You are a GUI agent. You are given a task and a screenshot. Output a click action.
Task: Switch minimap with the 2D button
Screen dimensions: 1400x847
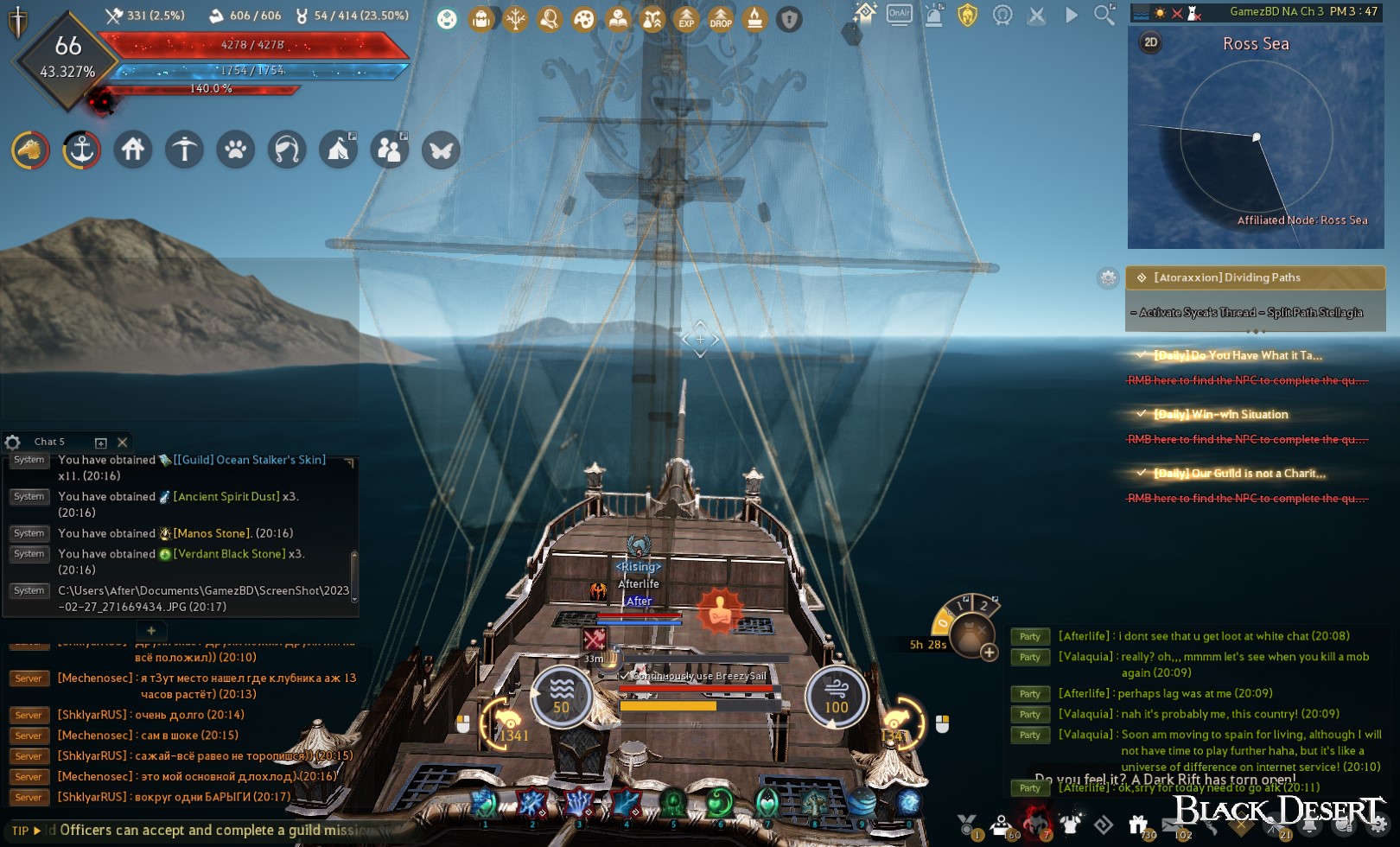click(x=1150, y=42)
